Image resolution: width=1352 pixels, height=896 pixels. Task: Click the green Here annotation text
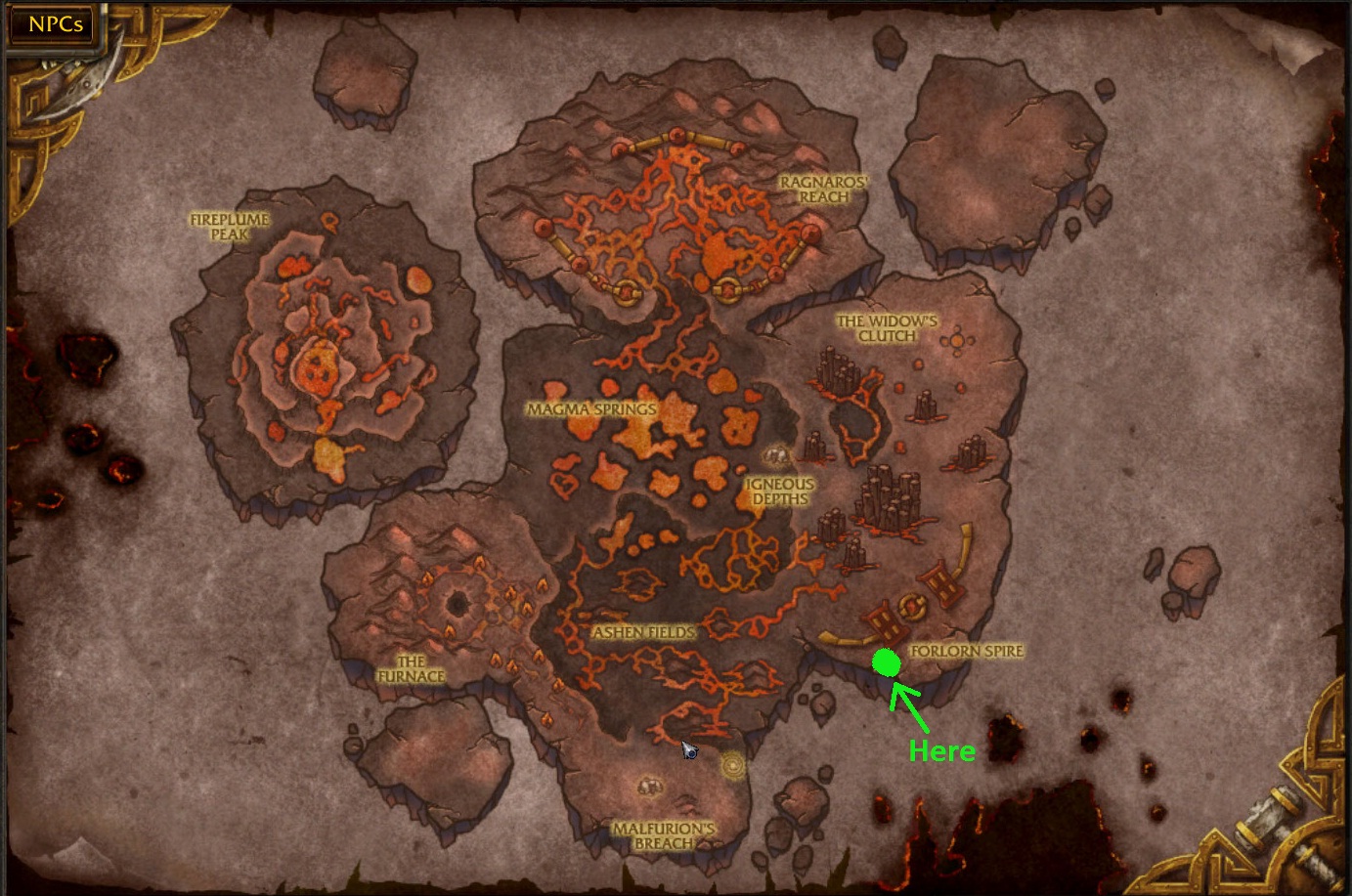coord(941,751)
